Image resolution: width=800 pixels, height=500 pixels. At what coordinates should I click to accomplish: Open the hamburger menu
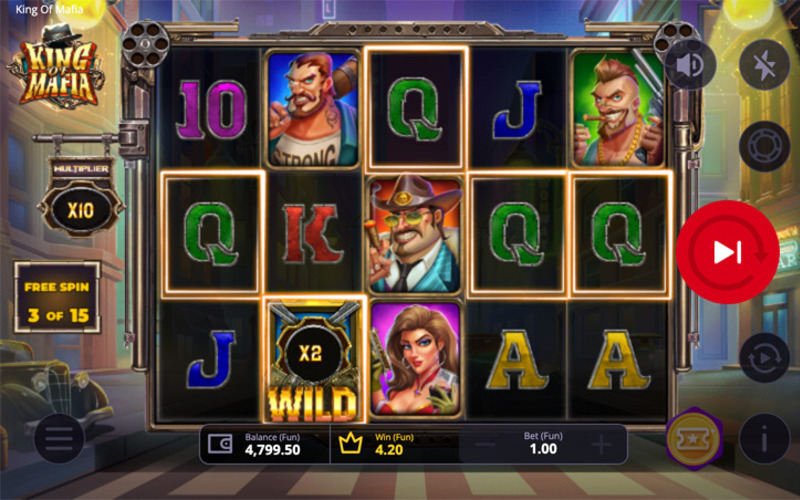click(x=59, y=438)
